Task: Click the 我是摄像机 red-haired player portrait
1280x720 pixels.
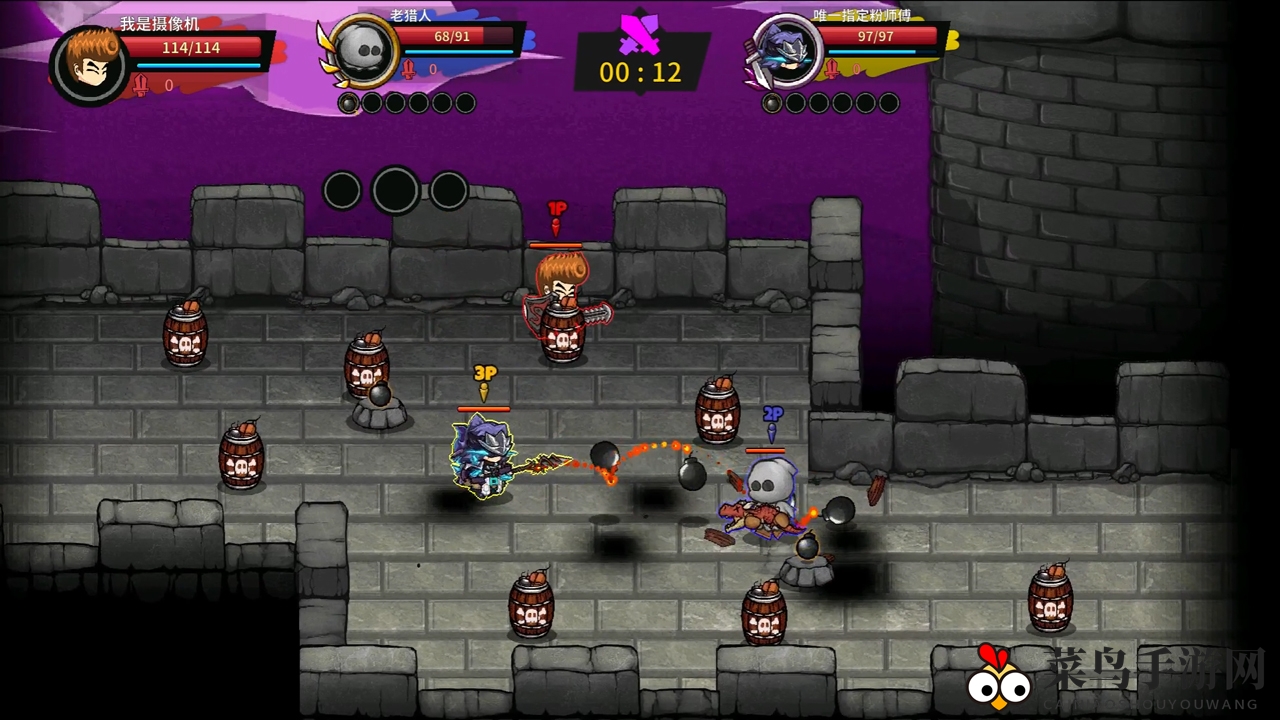Action: pos(89,65)
